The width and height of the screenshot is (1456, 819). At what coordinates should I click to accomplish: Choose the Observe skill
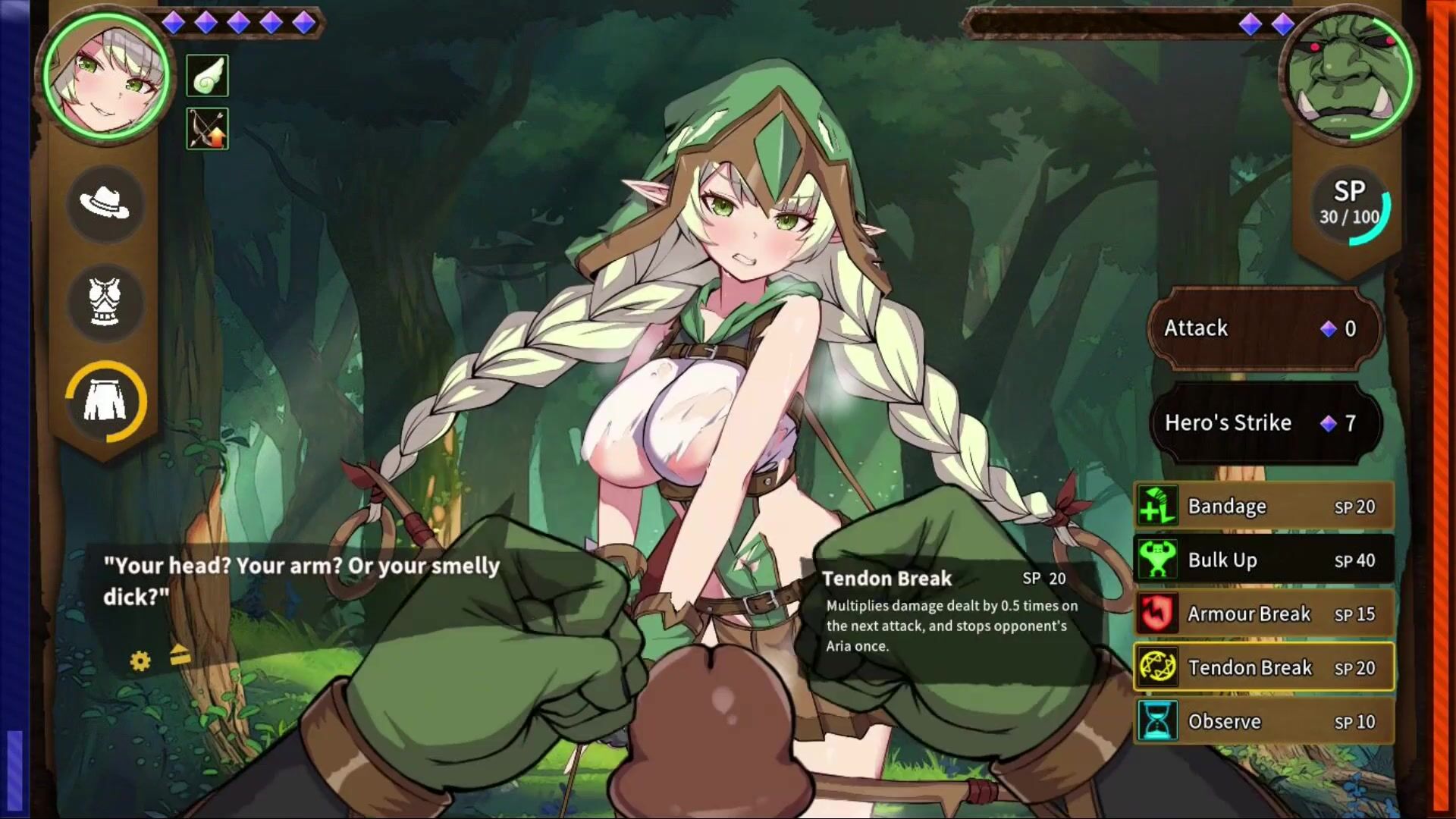pos(1263,722)
